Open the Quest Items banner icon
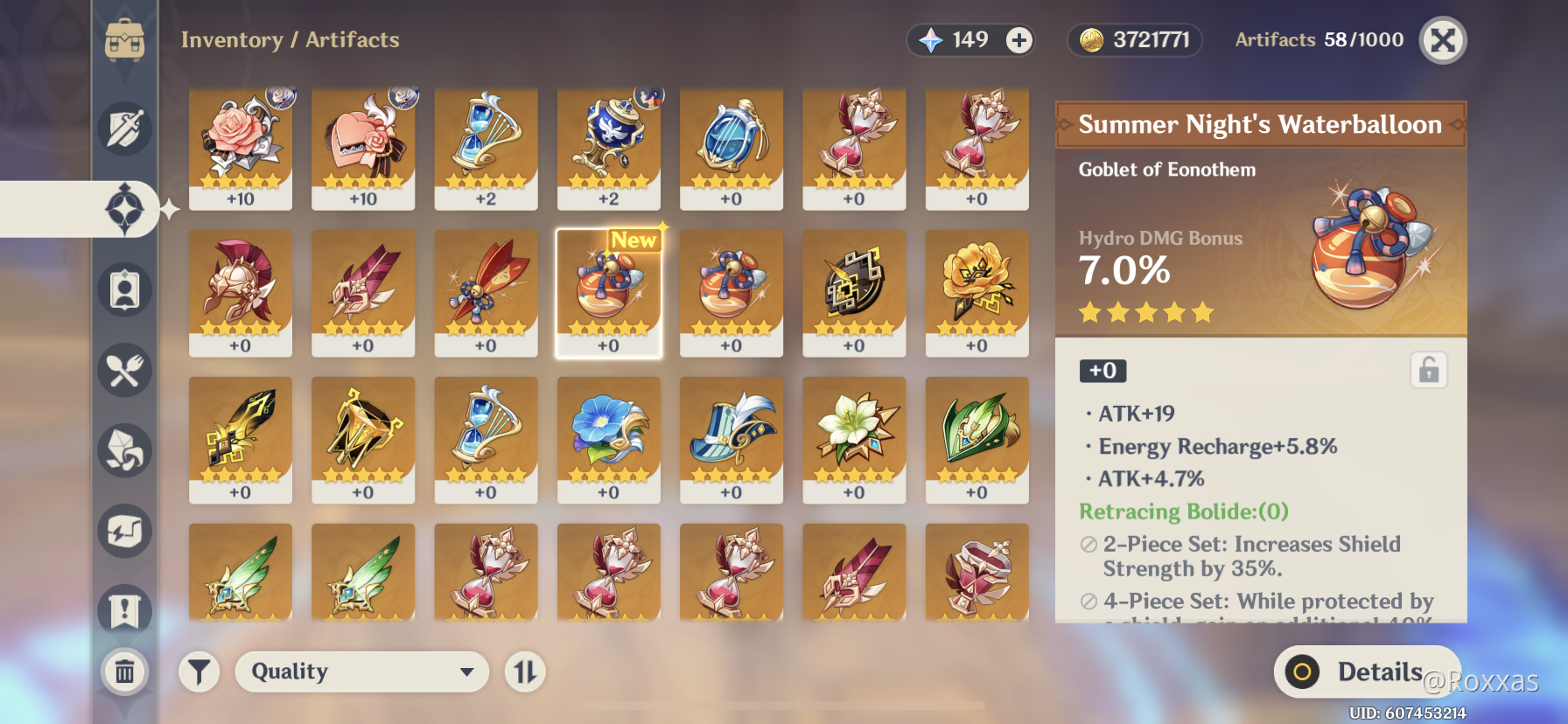The width and height of the screenshot is (1568, 724). 125,612
